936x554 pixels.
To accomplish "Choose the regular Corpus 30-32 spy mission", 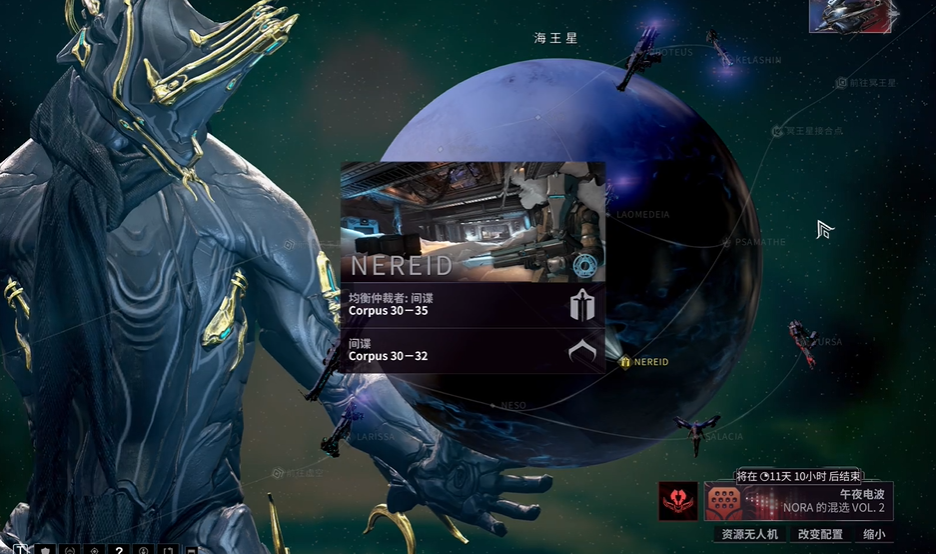I will (472, 350).
